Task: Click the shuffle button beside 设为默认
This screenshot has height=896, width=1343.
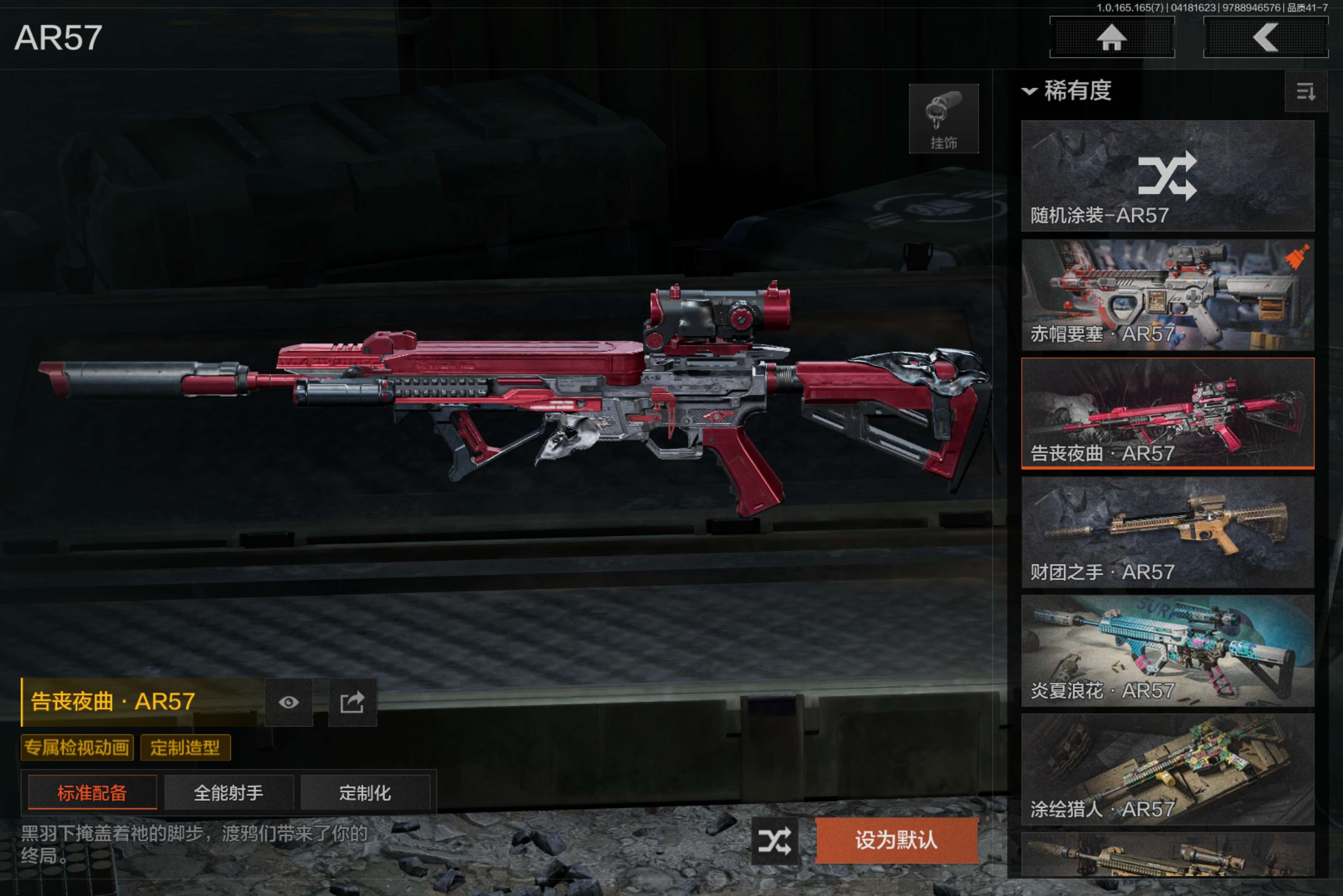Action: tap(774, 841)
